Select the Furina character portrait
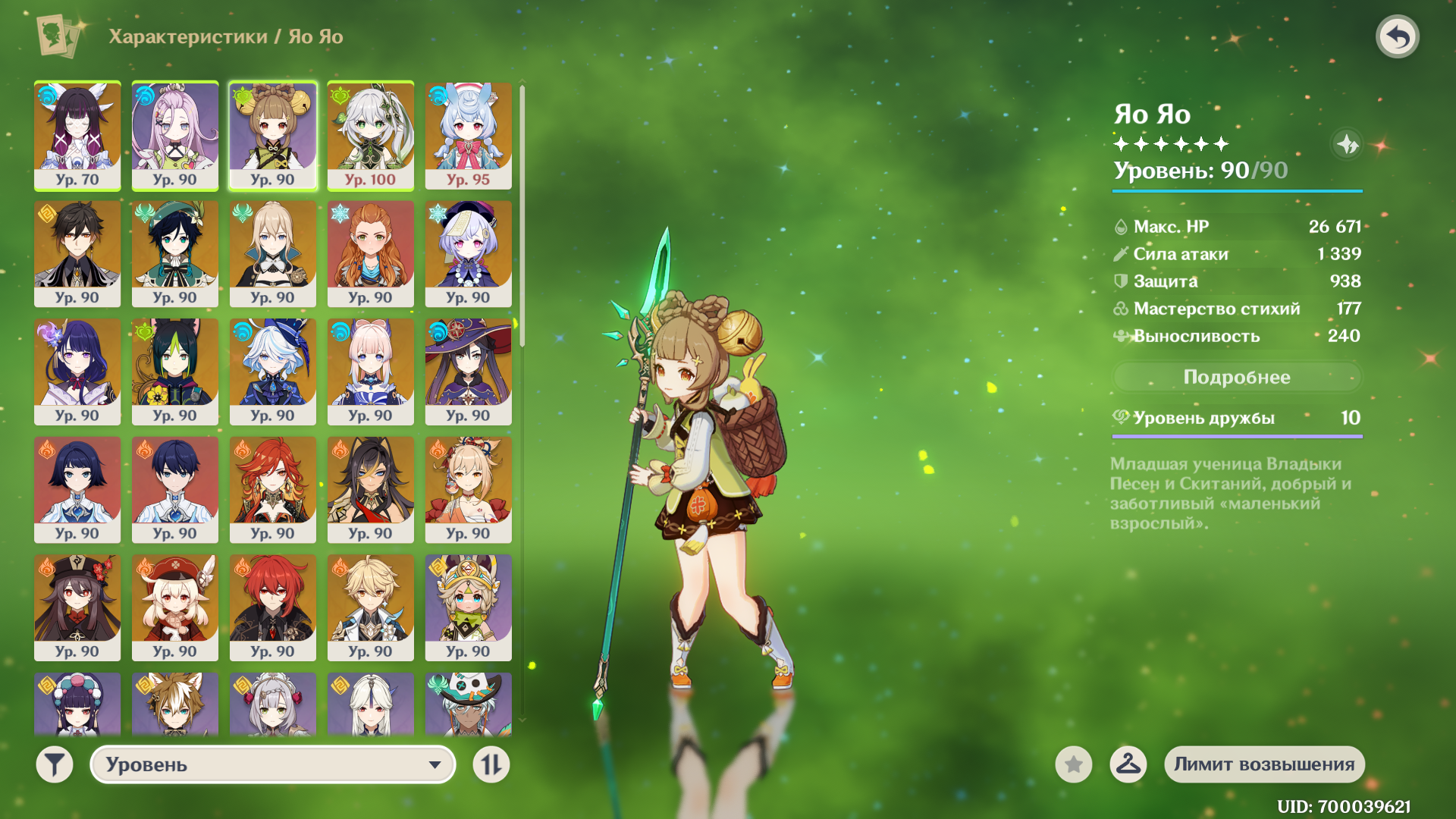Screen dimensions: 1456x819 (273, 371)
